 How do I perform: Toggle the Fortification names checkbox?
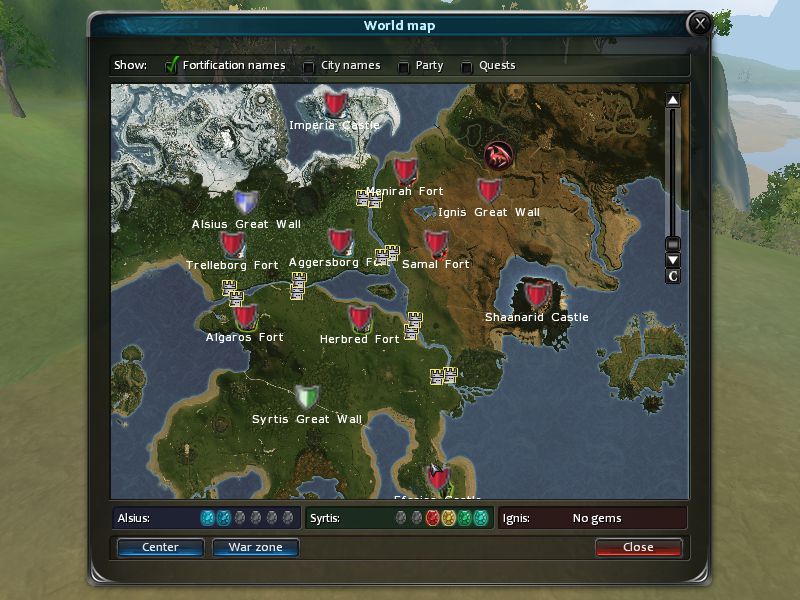(x=172, y=66)
